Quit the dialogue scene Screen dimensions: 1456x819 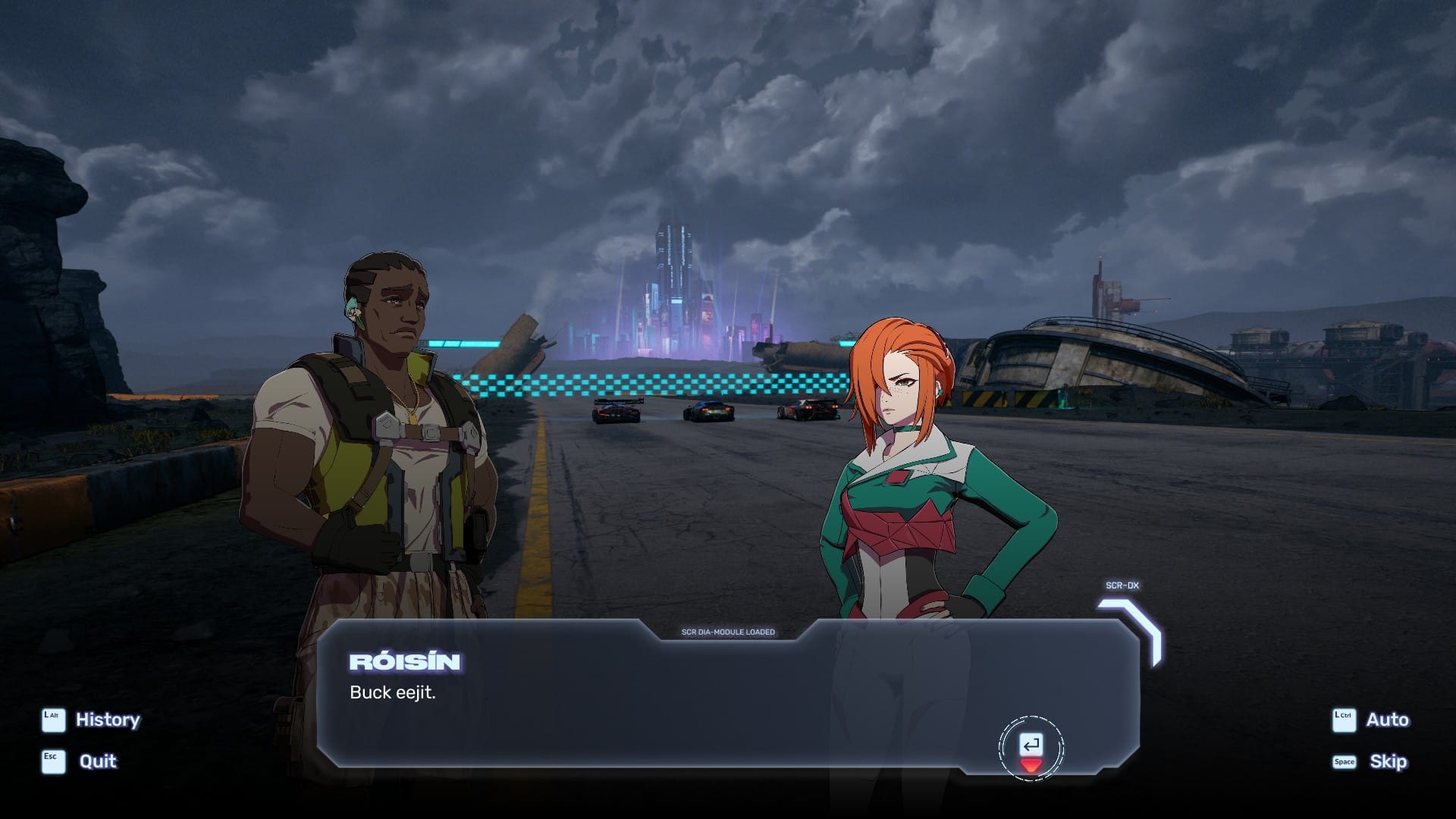(x=97, y=761)
